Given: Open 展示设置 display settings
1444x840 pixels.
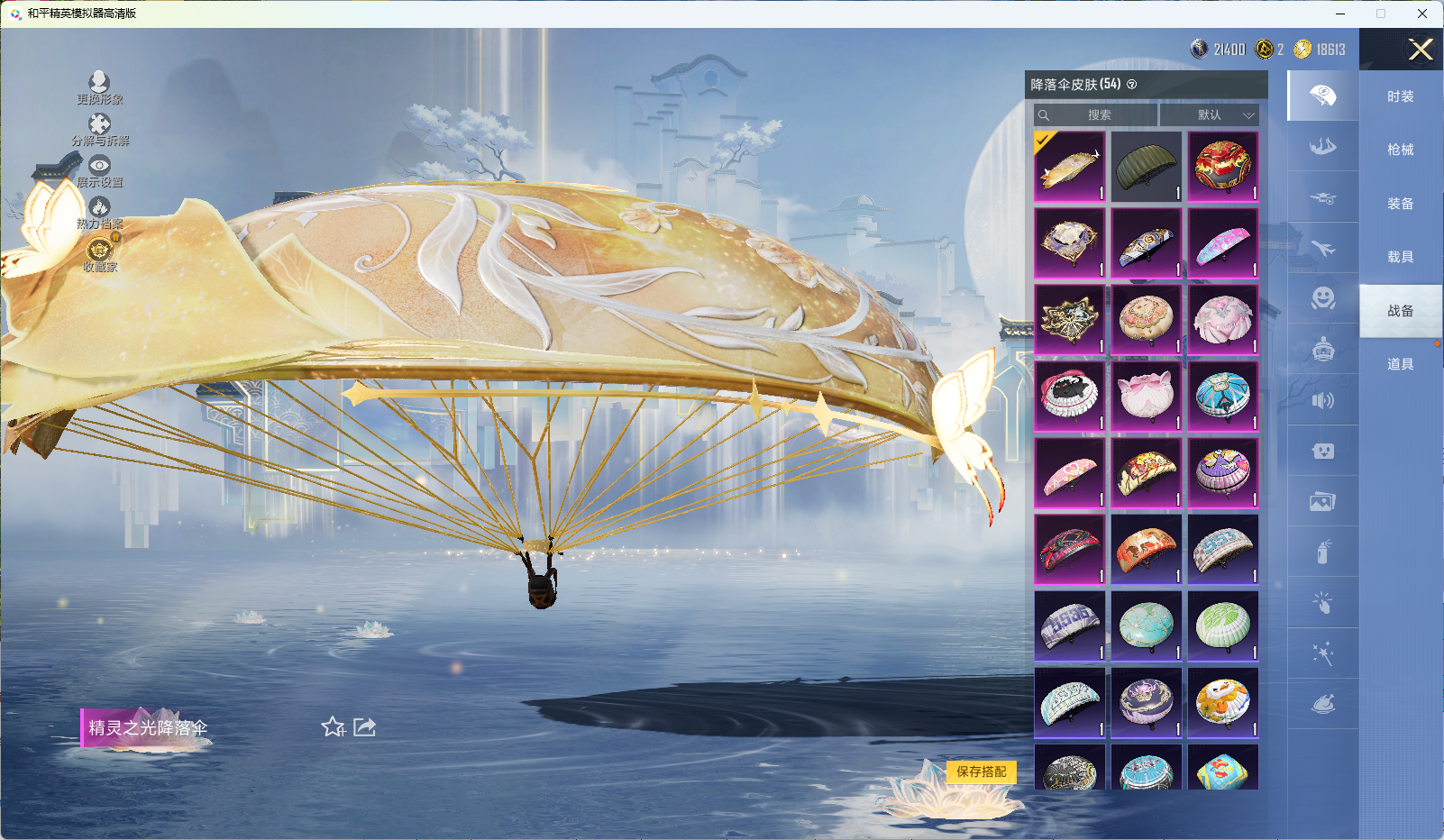Looking at the screenshot, I should tap(99, 170).
